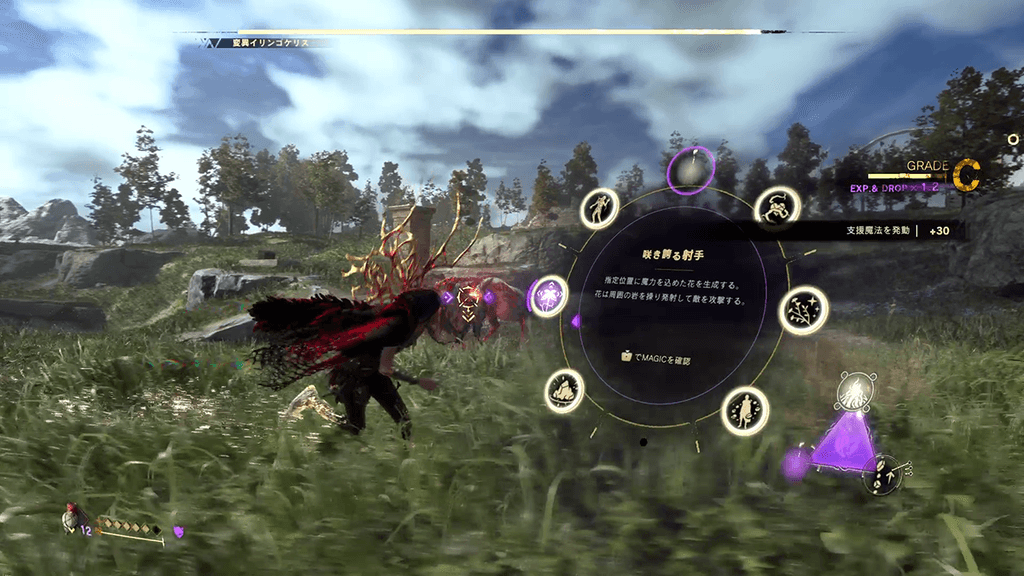1024x576 pixels.
Task: Pick the purple-ringed orb spell atop the wheel
Action: 690,169
